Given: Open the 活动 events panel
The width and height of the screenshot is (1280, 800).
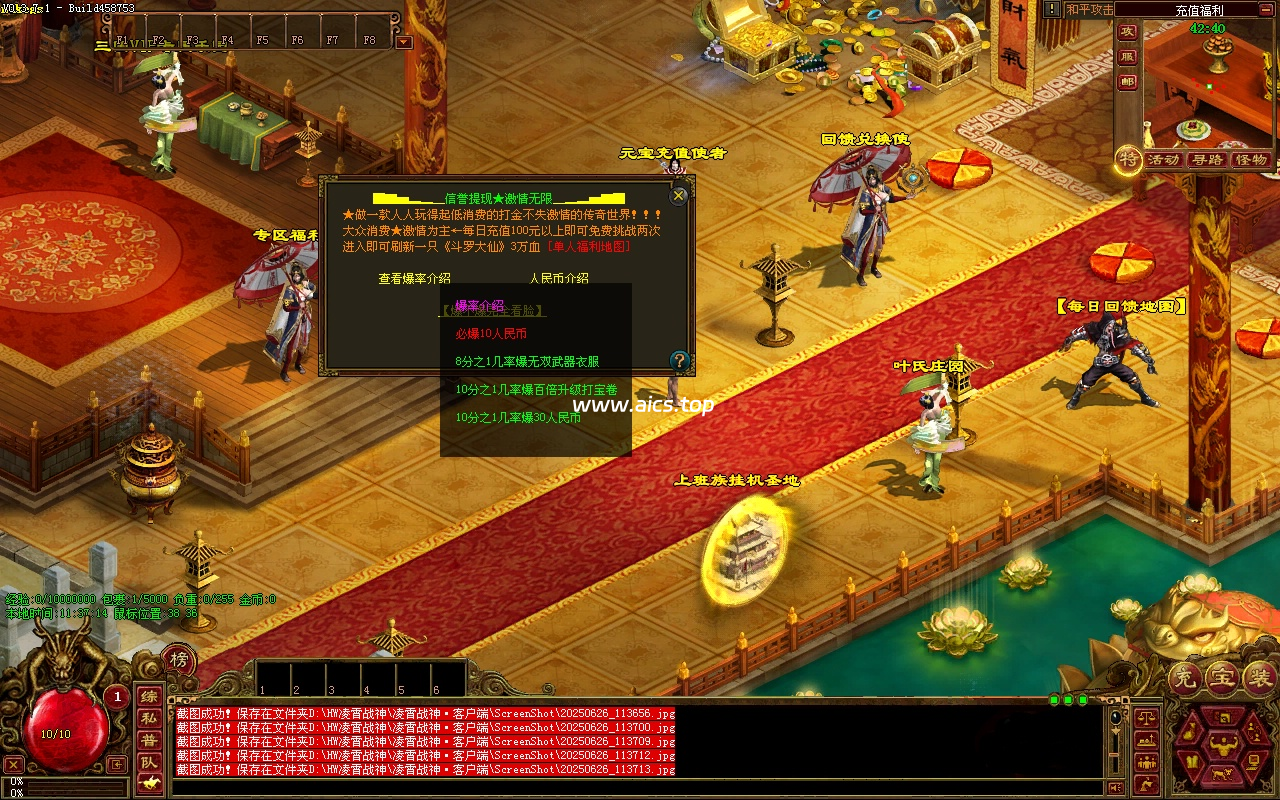Looking at the screenshot, I should coord(1163,160).
